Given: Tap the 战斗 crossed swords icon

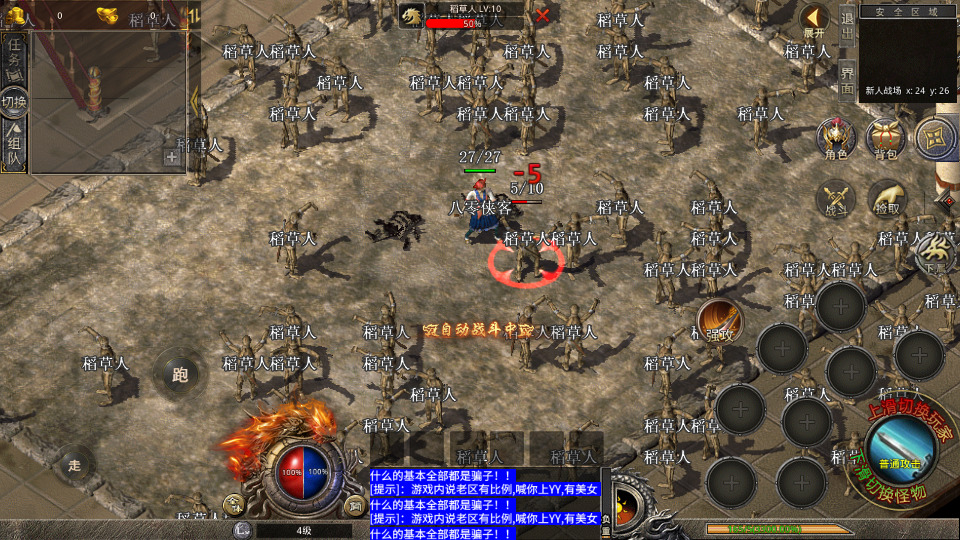Looking at the screenshot, I should pyautogui.click(x=835, y=199).
